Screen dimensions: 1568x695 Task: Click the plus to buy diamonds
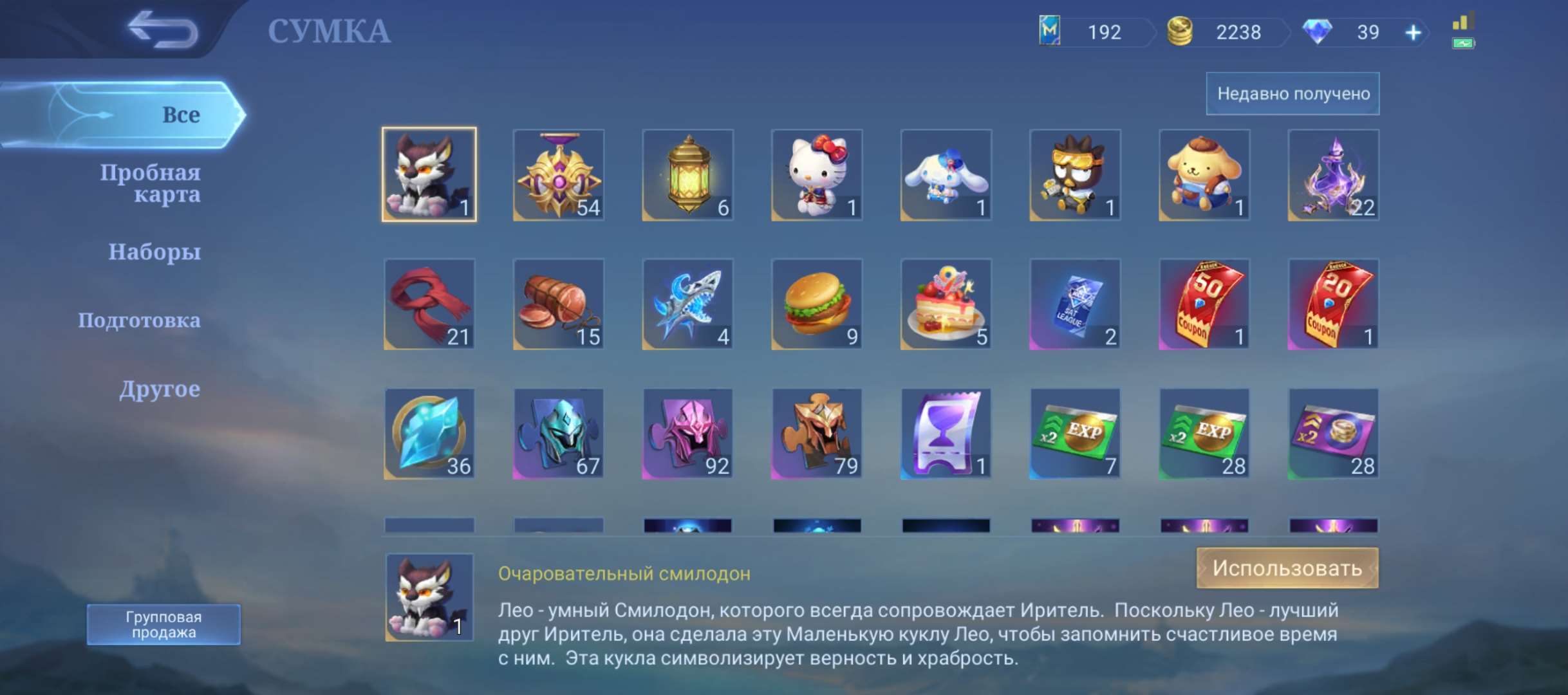[1412, 32]
